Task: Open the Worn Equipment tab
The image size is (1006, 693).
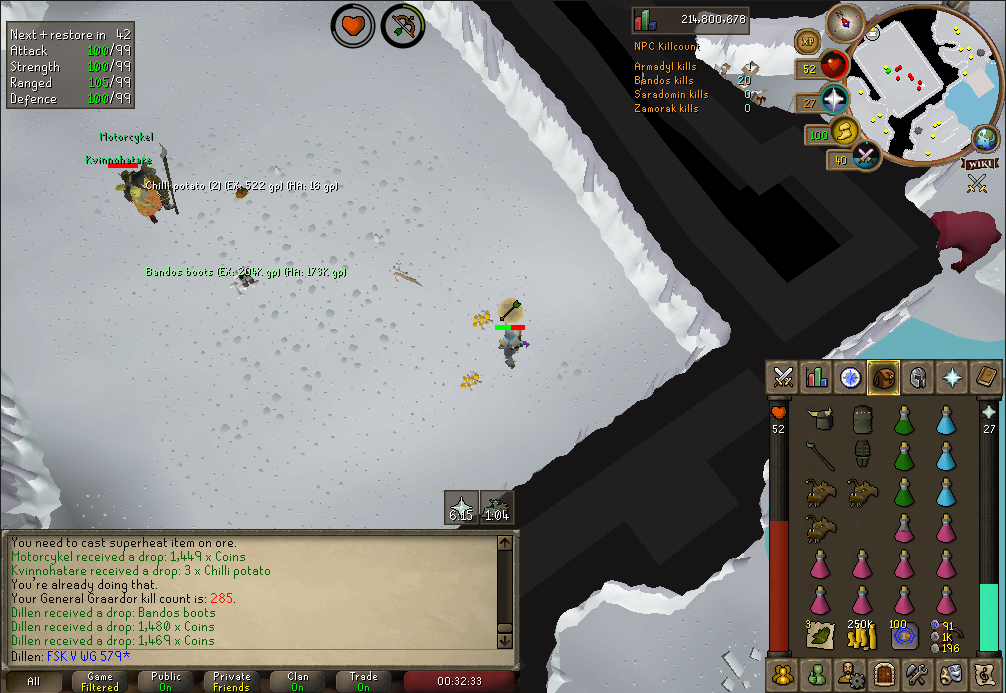Action: 917,377
